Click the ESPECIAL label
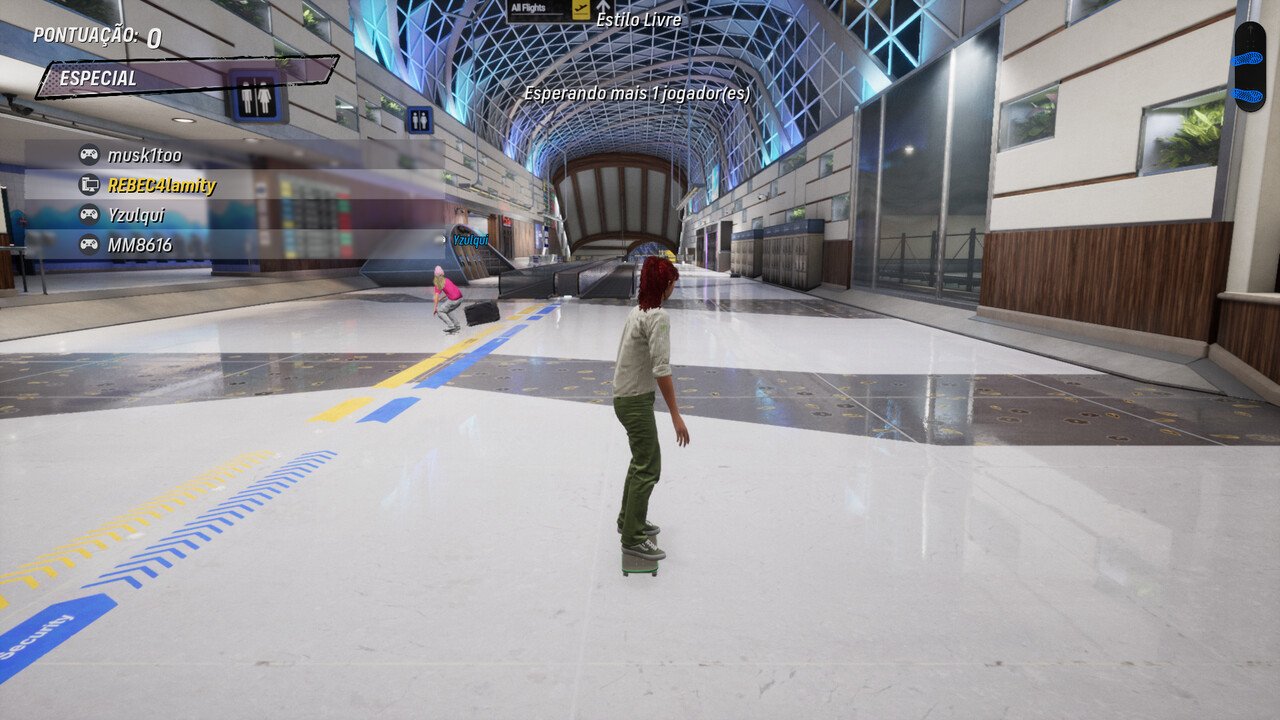Viewport: 1280px width, 720px height. [x=100, y=78]
